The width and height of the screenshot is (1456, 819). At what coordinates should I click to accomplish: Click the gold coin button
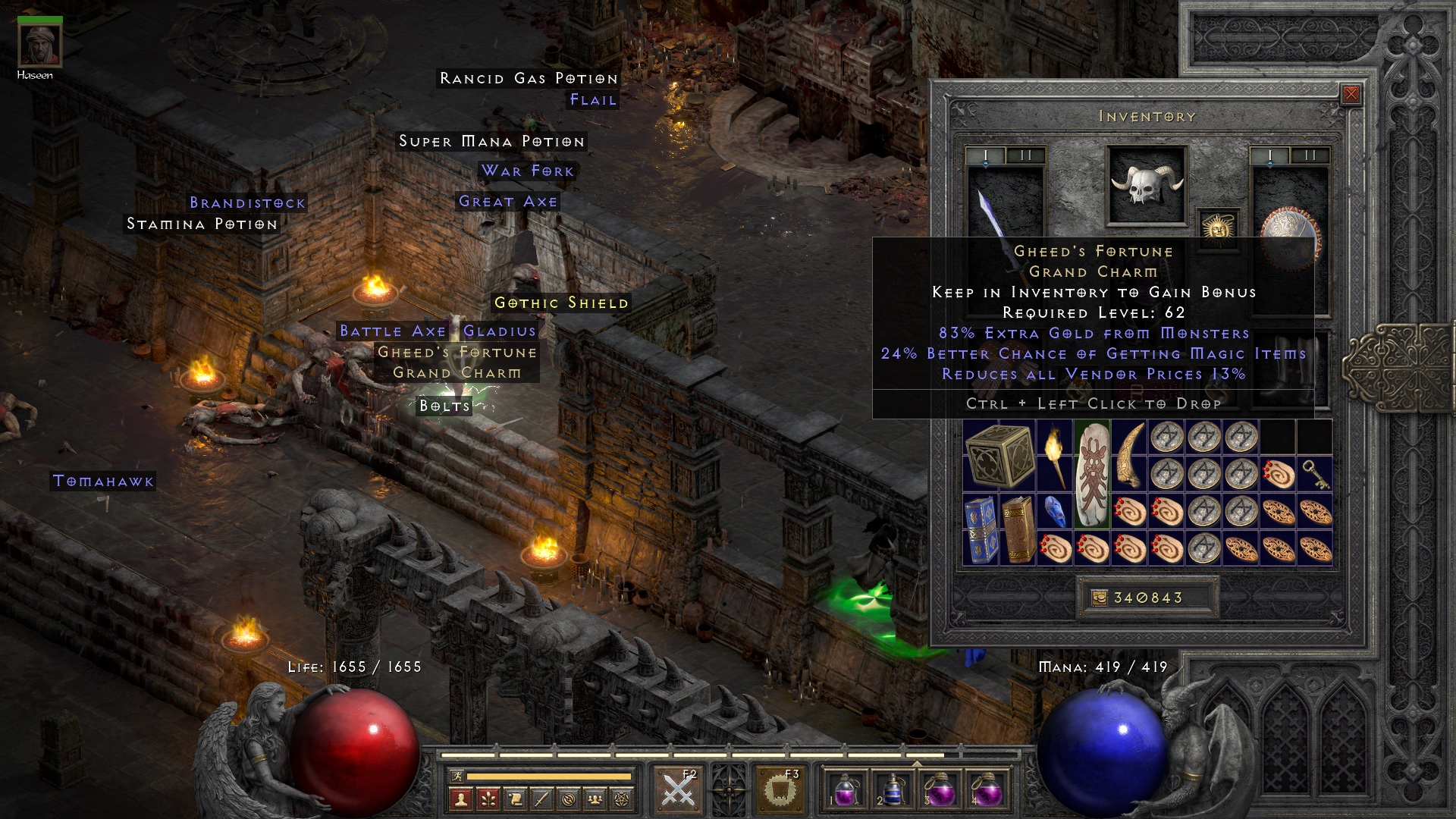point(1100,598)
